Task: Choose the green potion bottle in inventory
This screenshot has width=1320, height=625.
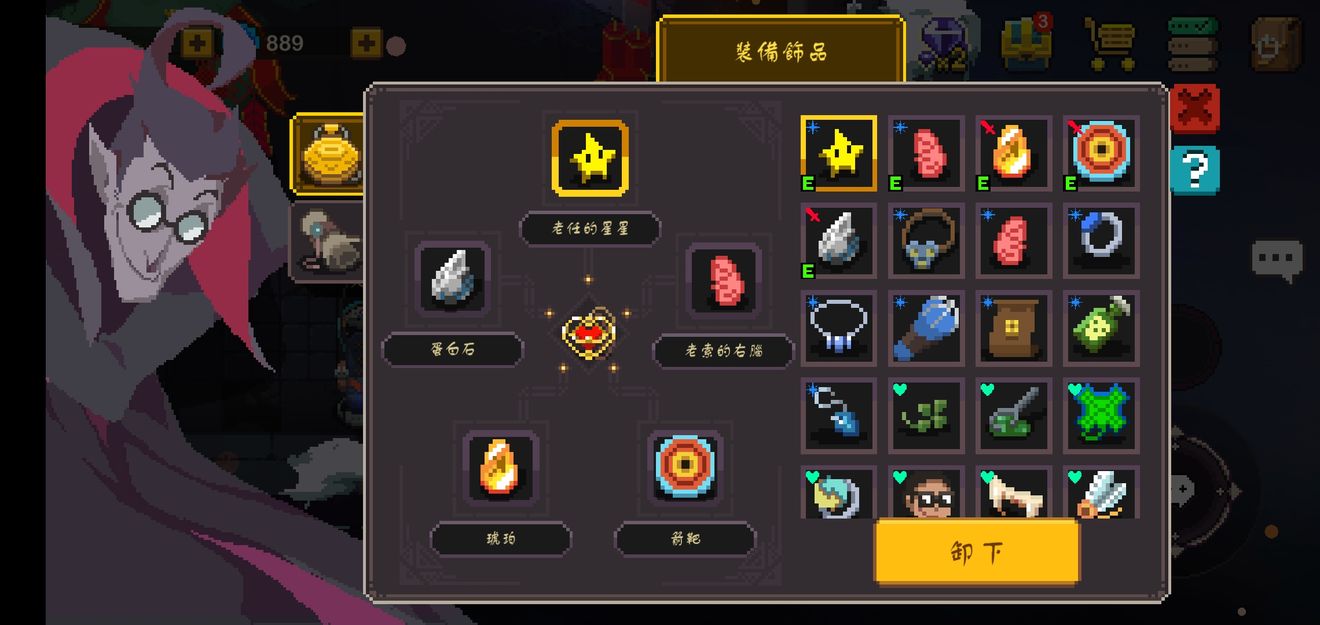Action: tap(1100, 327)
